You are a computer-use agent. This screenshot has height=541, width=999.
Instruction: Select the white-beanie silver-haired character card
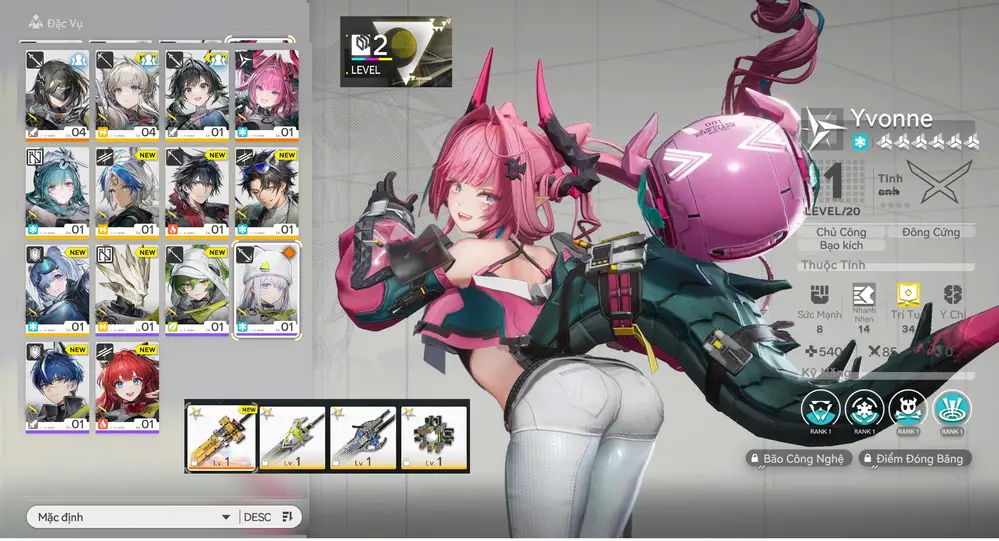[265, 289]
